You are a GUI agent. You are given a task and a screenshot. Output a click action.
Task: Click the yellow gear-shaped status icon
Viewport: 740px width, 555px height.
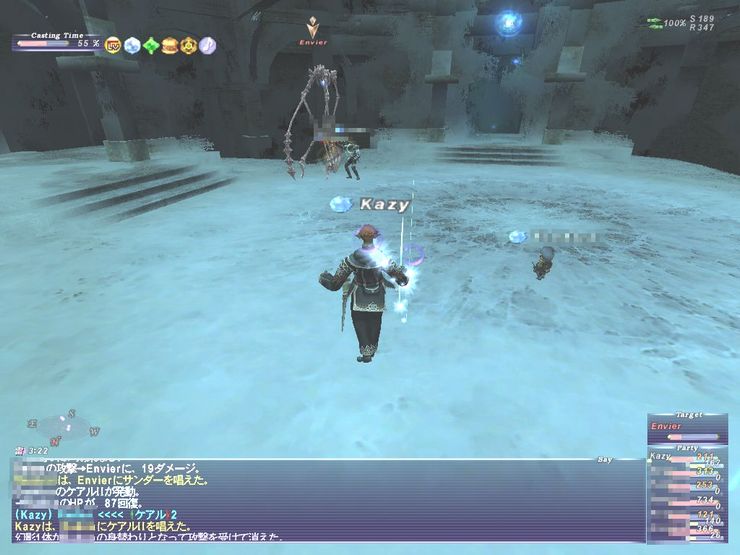(x=188, y=45)
